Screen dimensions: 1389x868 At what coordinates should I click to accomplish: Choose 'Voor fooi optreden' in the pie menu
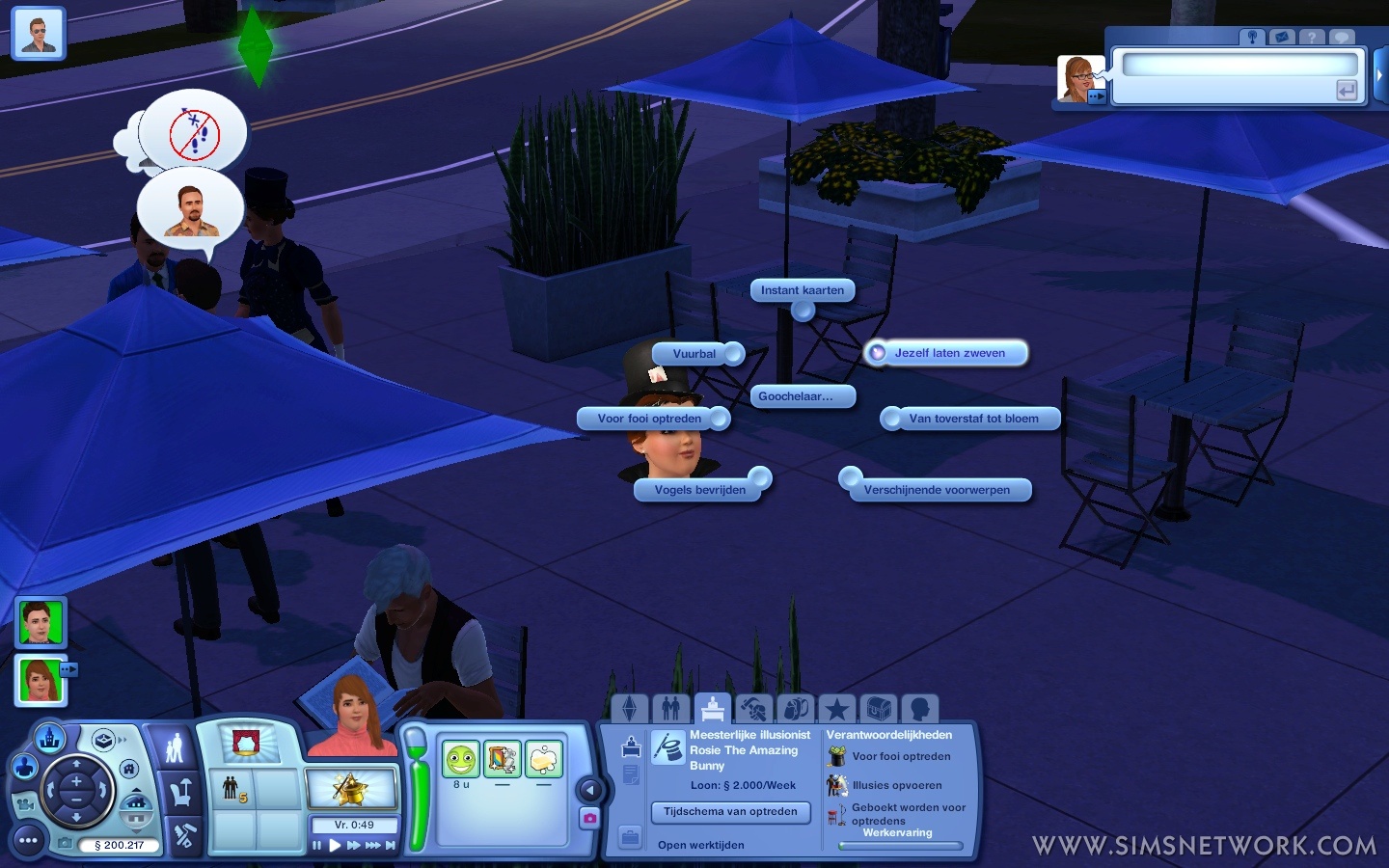pyautogui.click(x=649, y=419)
